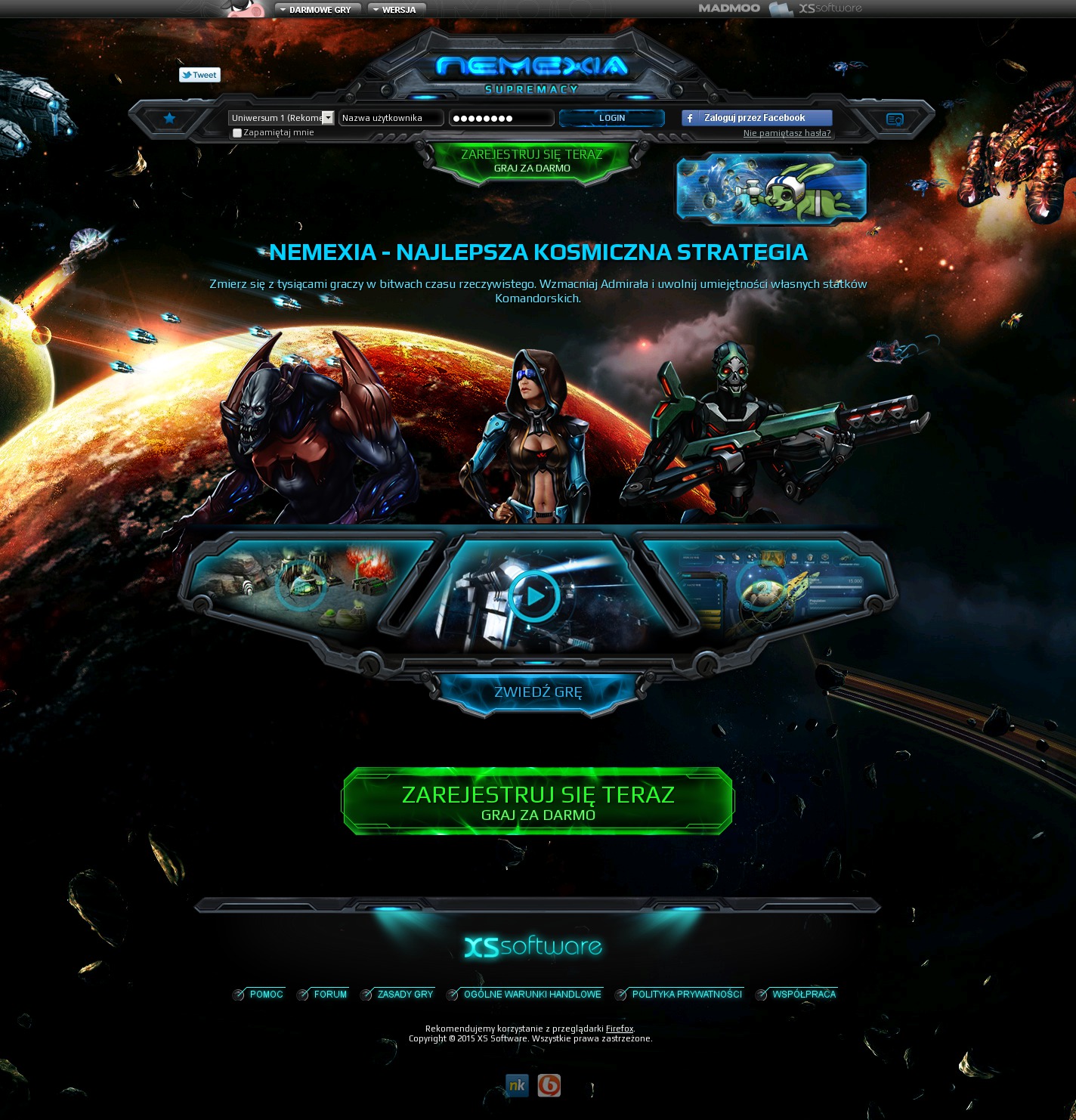View Polityka prywatności page

coord(687,995)
